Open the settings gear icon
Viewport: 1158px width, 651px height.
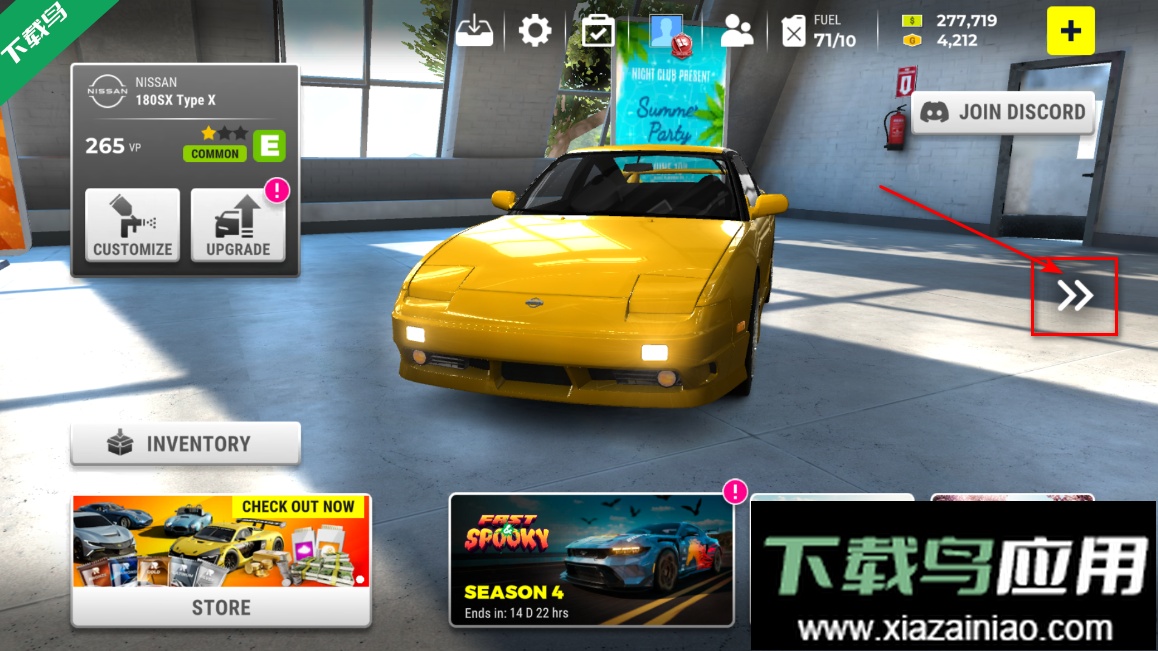pyautogui.click(x=535, y=31)
